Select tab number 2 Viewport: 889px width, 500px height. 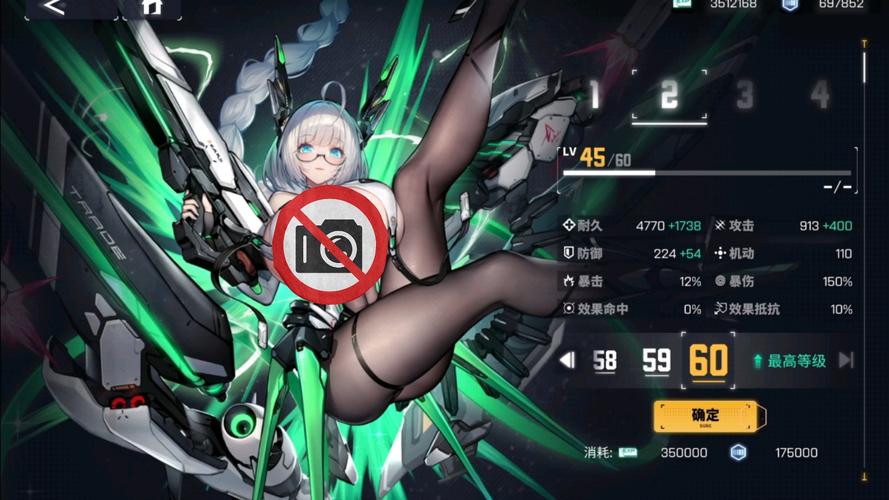point(669,95)
